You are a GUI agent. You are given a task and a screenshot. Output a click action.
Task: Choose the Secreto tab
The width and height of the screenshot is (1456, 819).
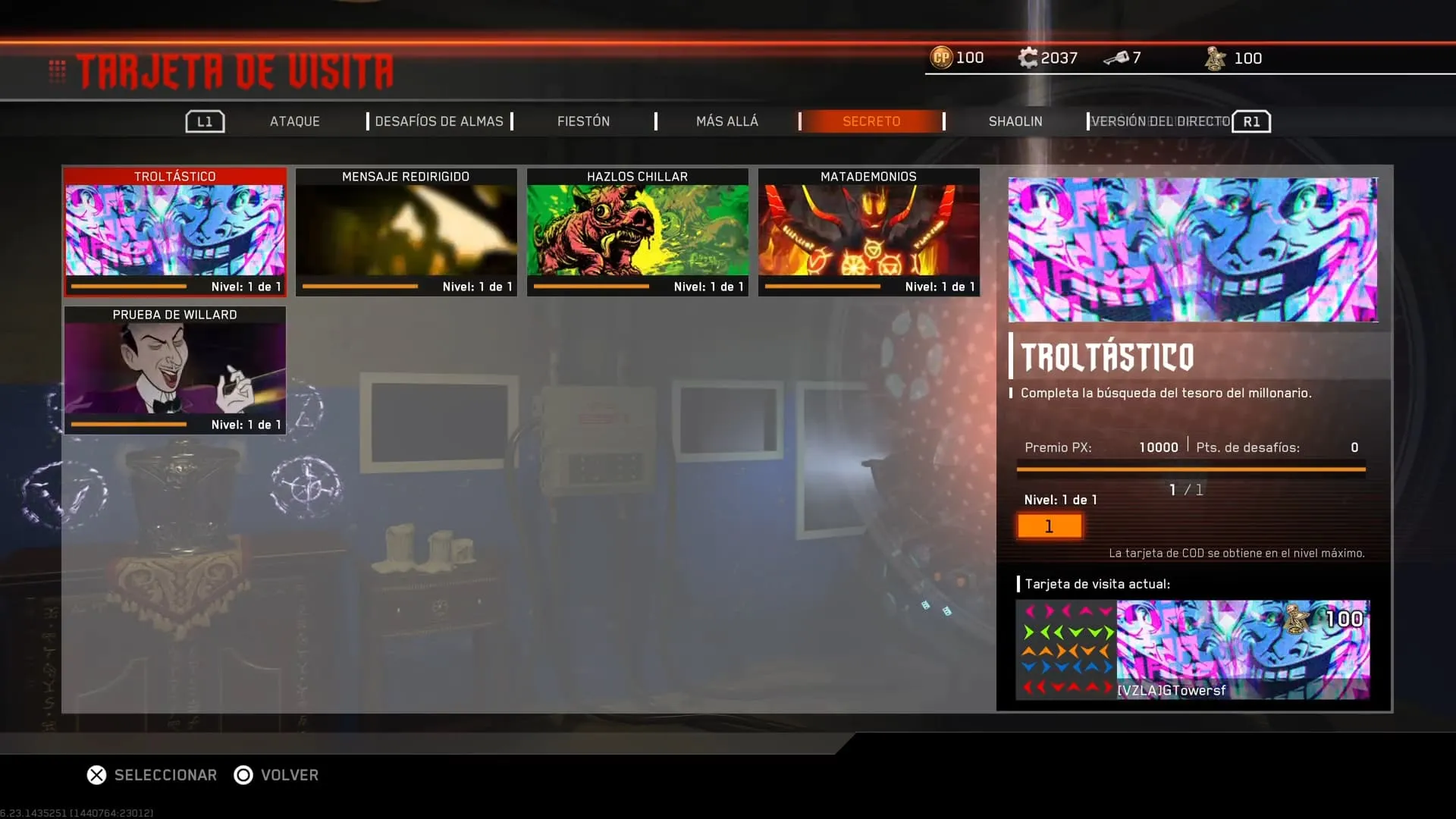pos(871,121)
